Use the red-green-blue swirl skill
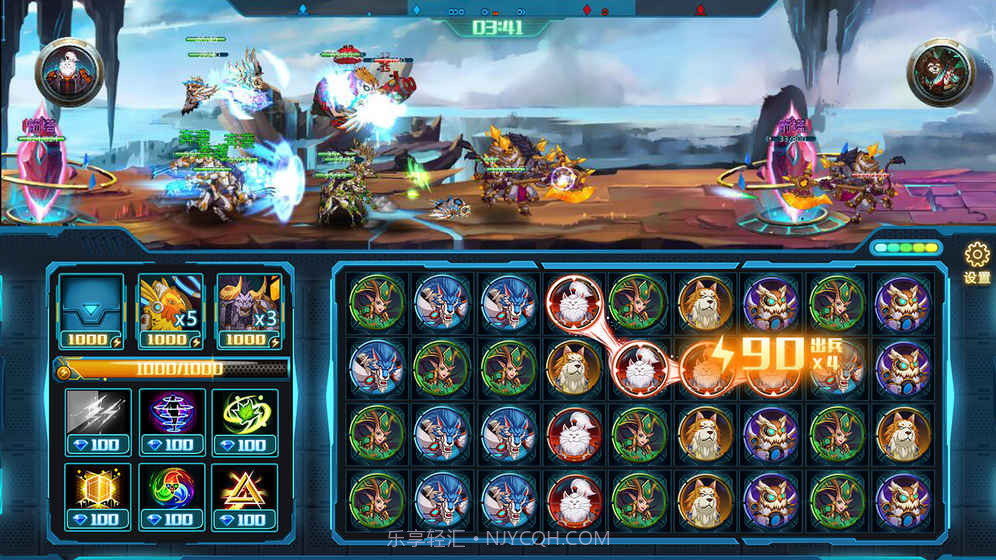The height and width of the screenshot is (560, 996). pyautogui.click(x=172, y=492)
